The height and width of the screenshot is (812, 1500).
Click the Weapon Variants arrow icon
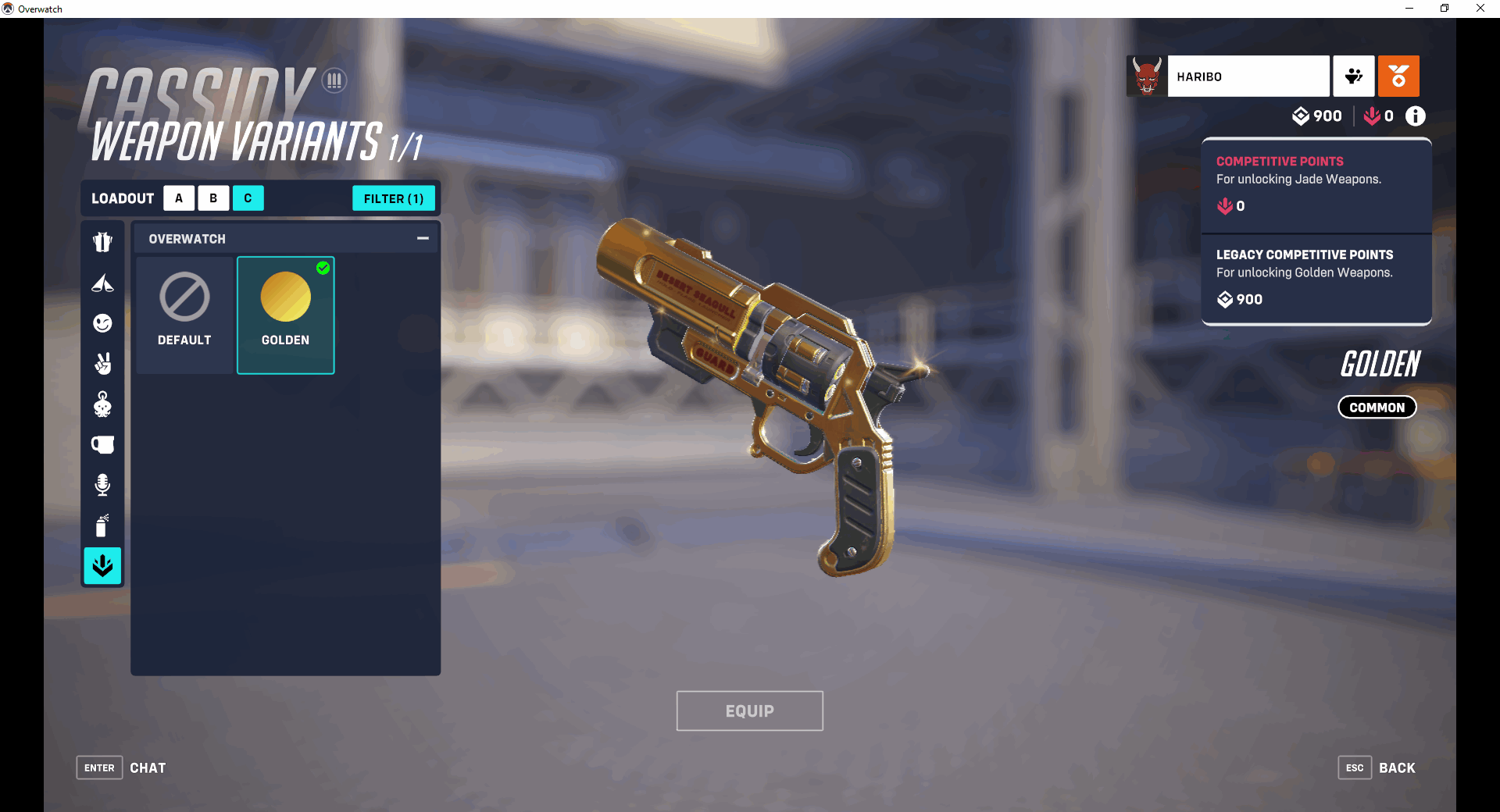[102, 566]
